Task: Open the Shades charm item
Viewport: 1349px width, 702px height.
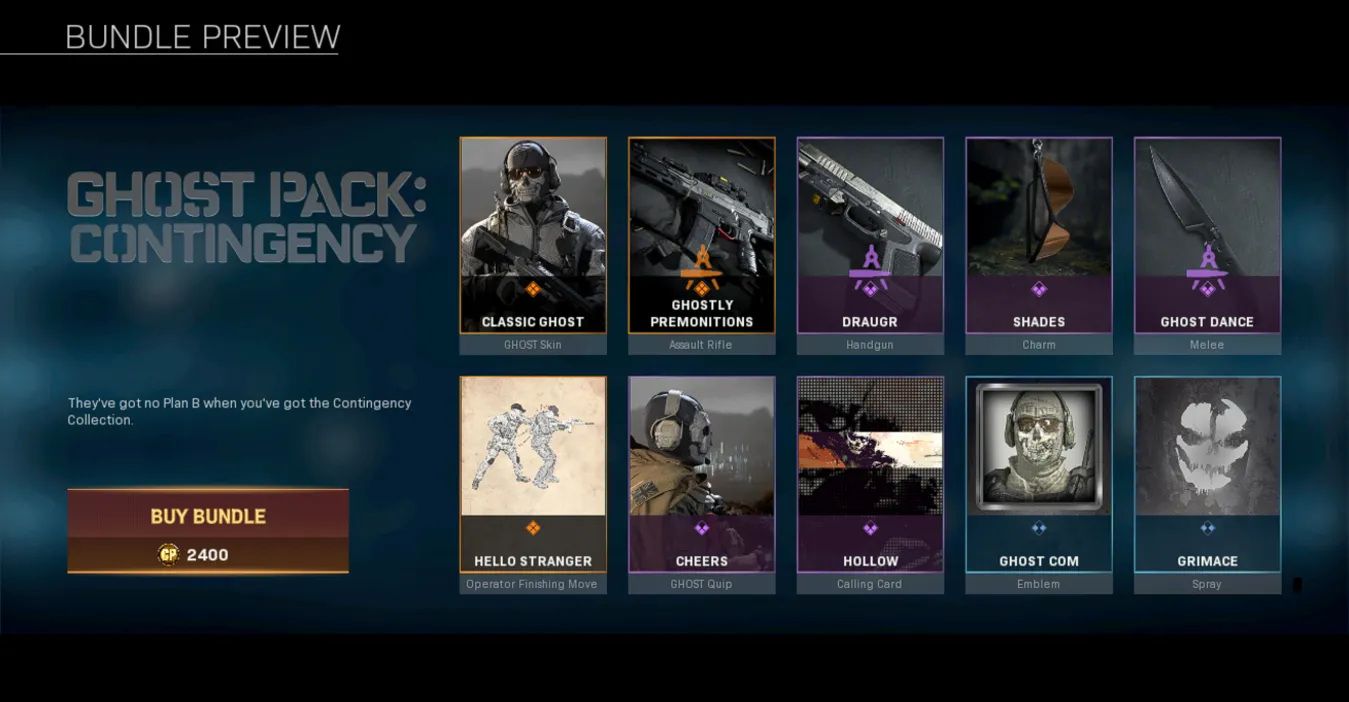Action: point(1038,236)
